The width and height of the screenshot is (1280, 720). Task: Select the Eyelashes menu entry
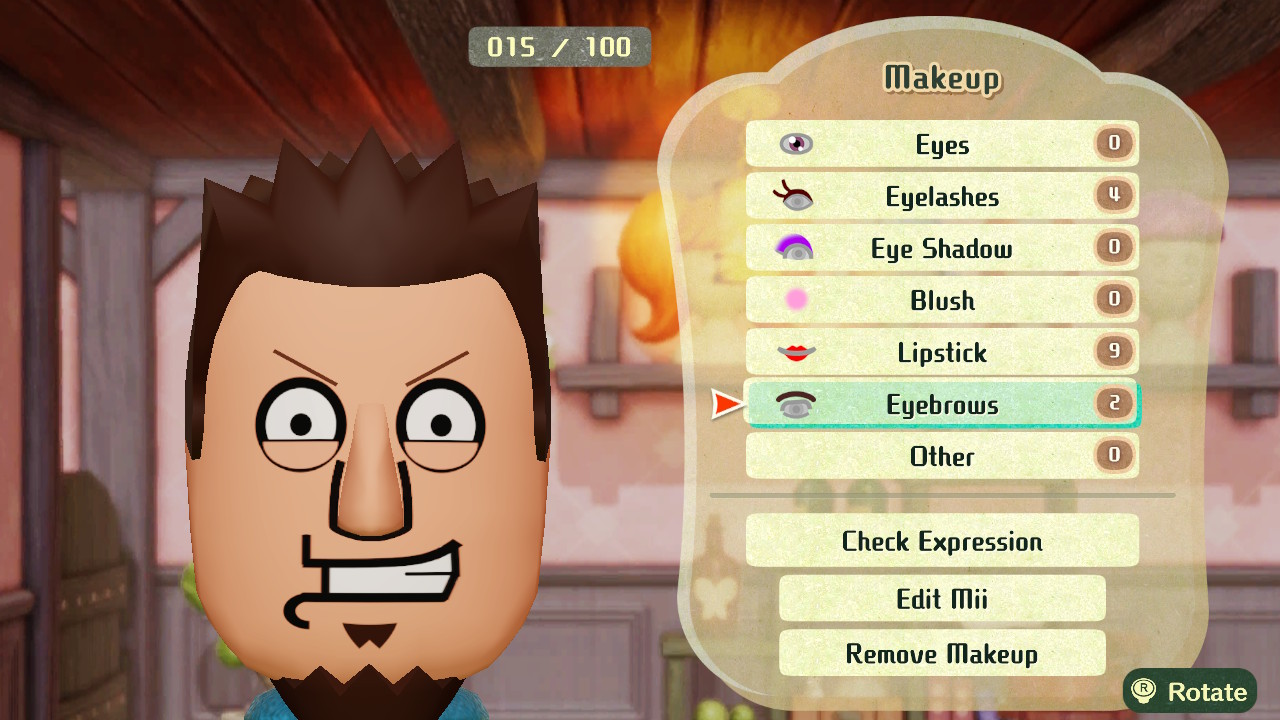tap(941, 196)
